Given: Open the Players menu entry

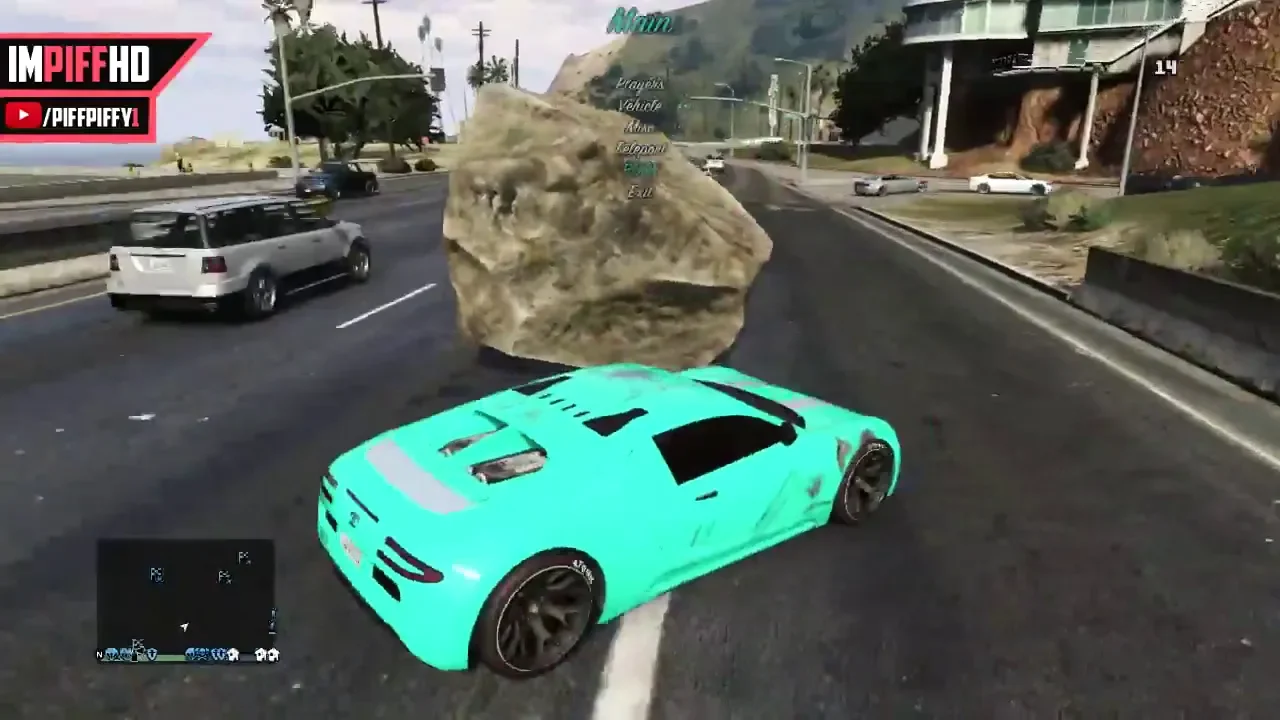Looking at the screenshot, I should [x=639, y=84].
